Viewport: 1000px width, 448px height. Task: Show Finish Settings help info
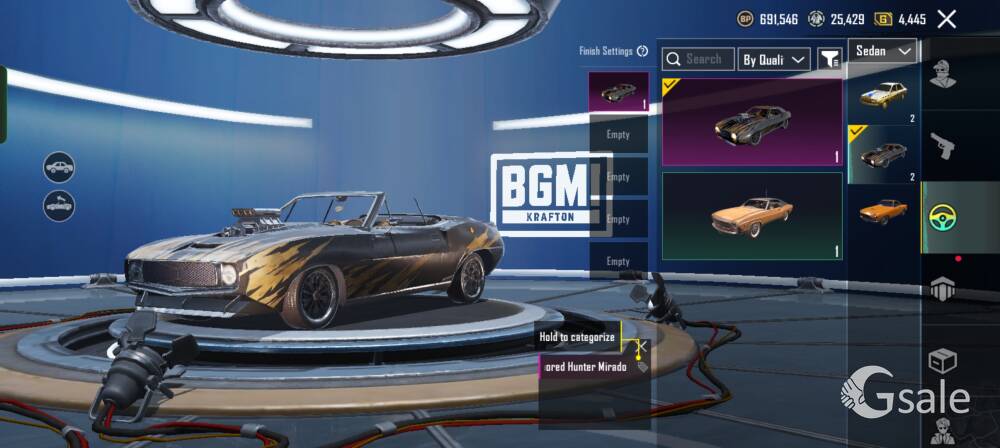643,51
